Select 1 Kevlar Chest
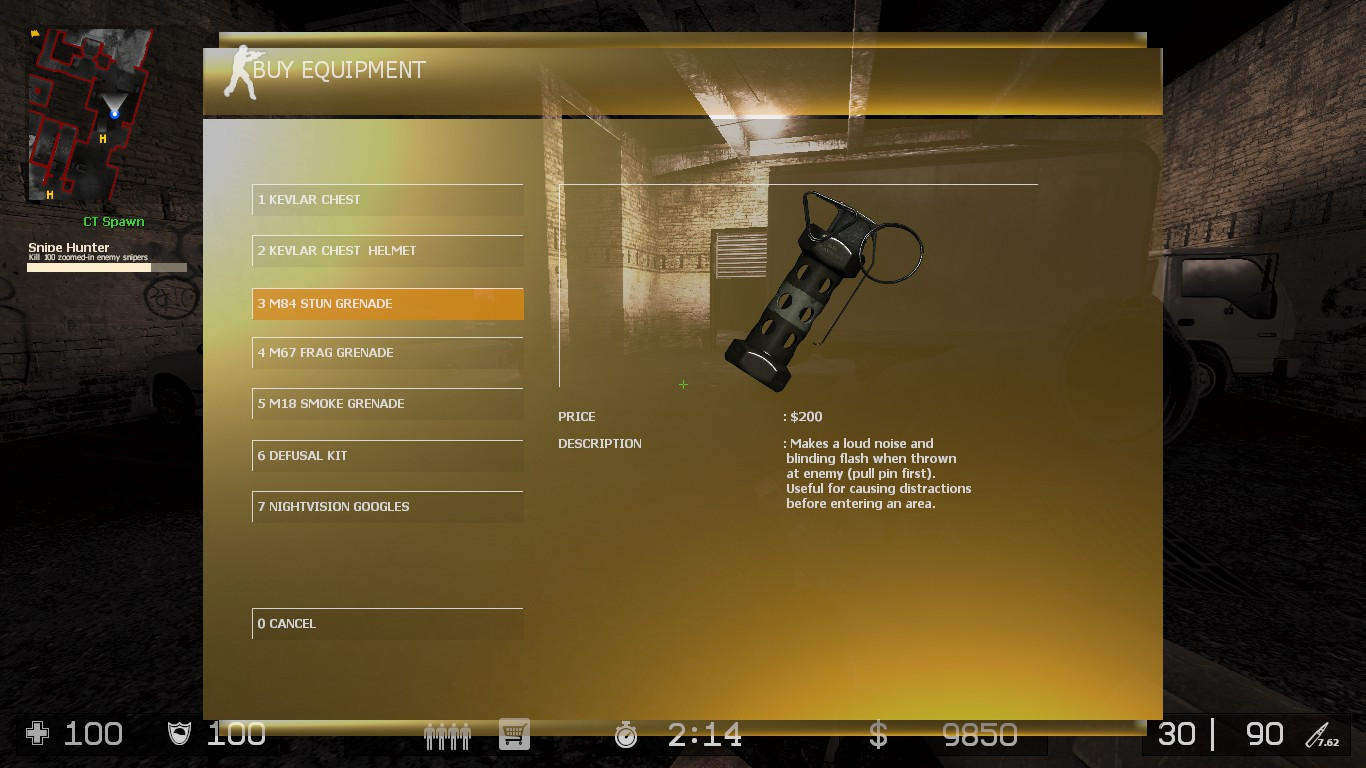 (387, 199)
